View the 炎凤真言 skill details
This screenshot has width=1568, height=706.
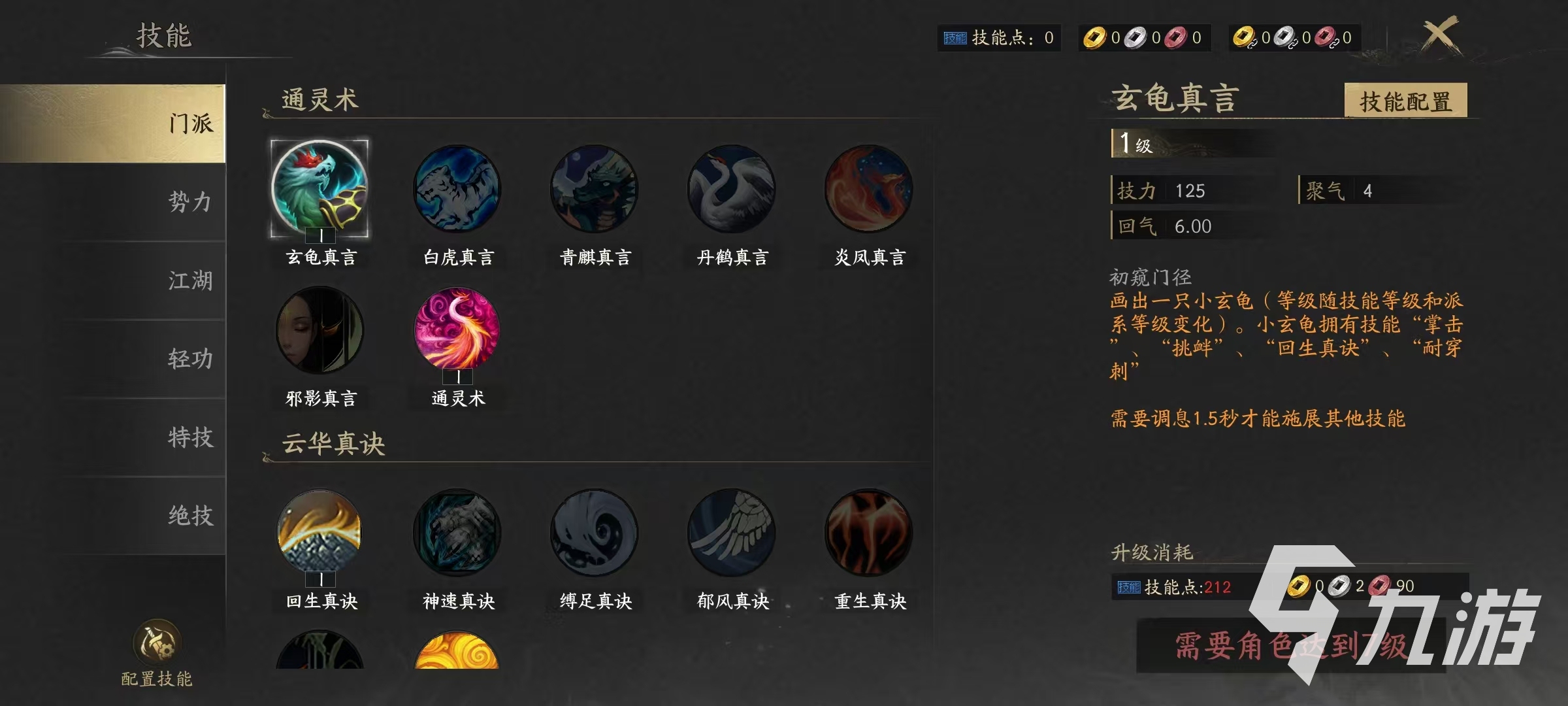tap(868, 190)
